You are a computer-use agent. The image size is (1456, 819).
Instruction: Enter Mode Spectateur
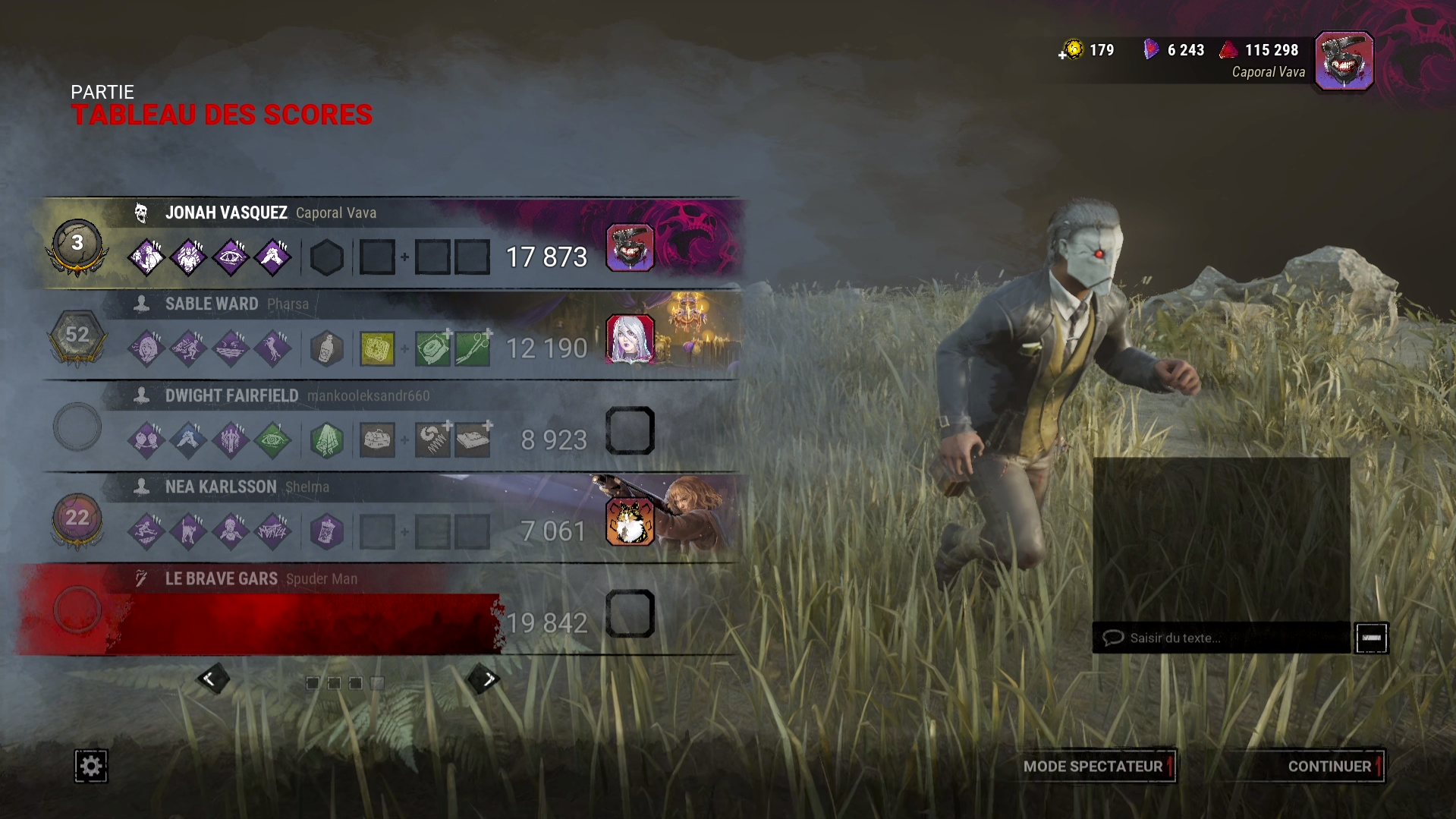1093,766
